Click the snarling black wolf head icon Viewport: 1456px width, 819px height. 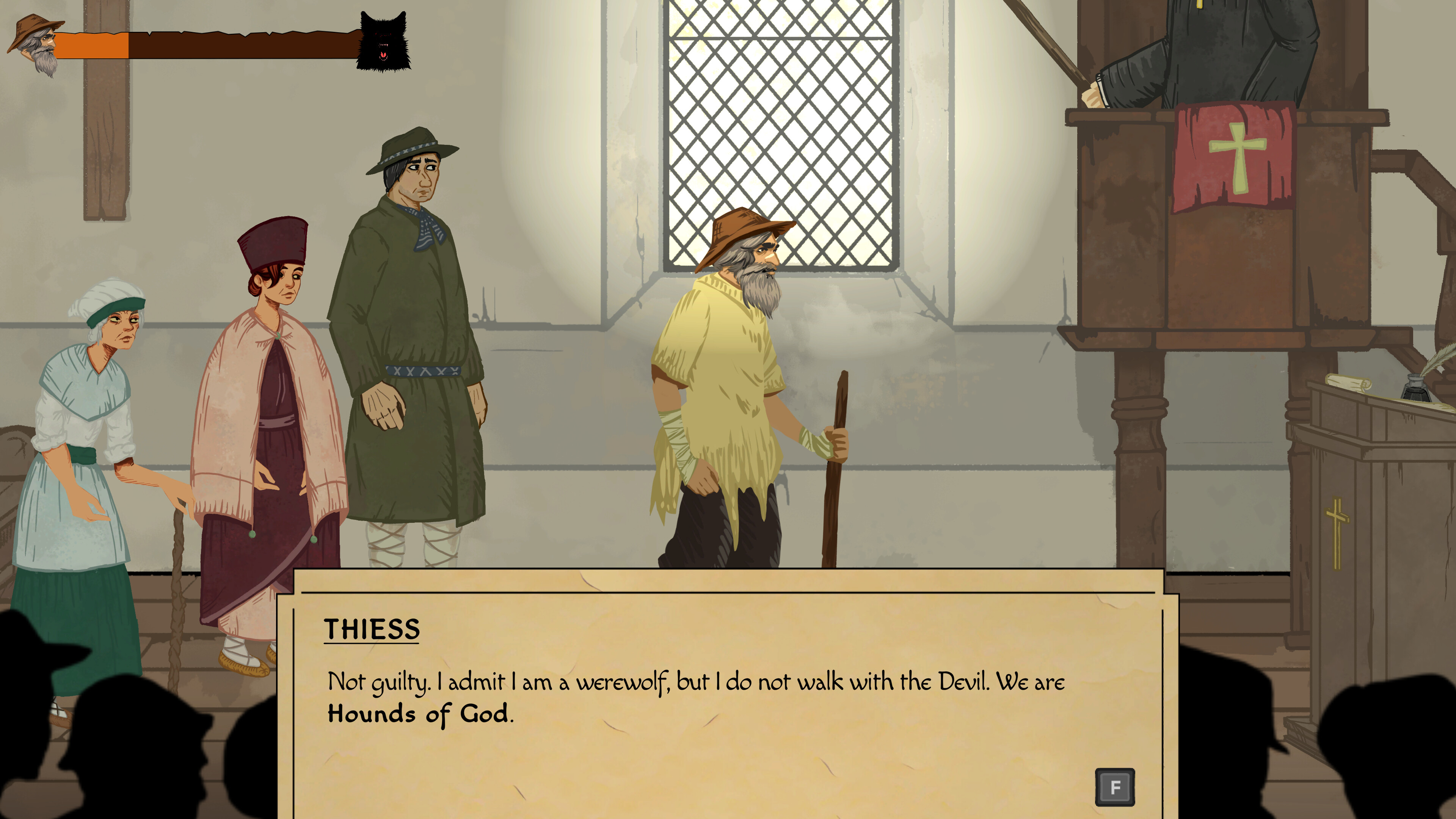click(x=383, y=42)
